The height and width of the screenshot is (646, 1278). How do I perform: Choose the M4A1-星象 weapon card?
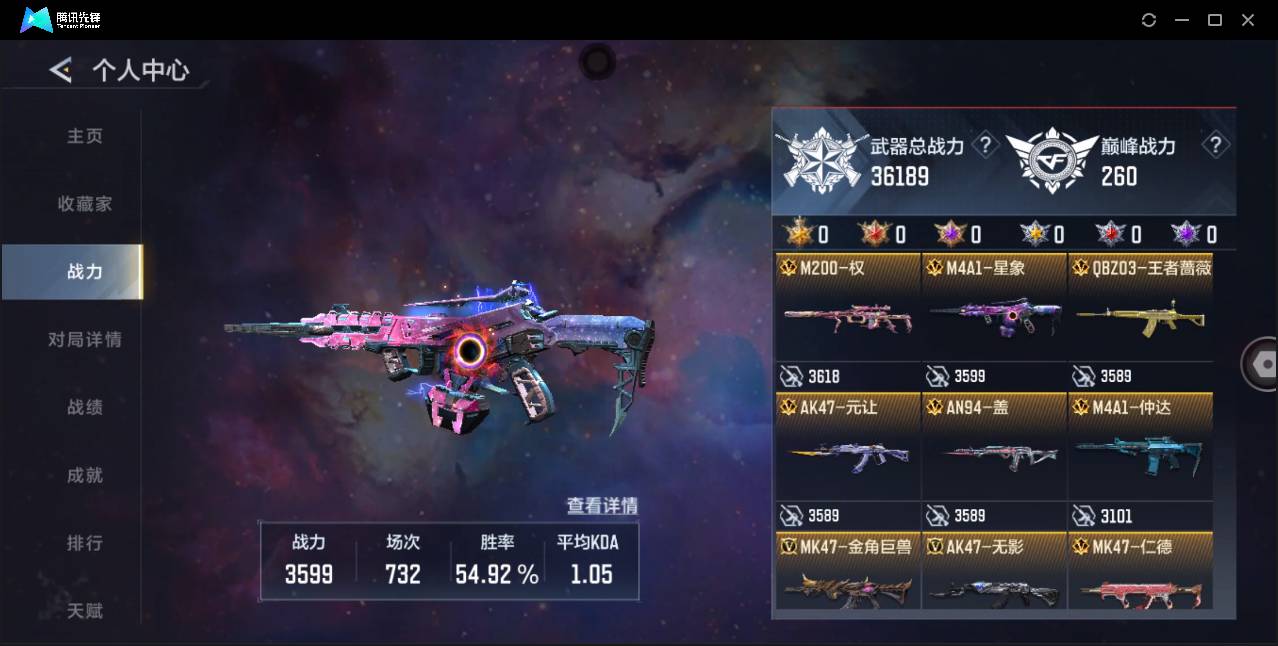[x=994, y=318]
